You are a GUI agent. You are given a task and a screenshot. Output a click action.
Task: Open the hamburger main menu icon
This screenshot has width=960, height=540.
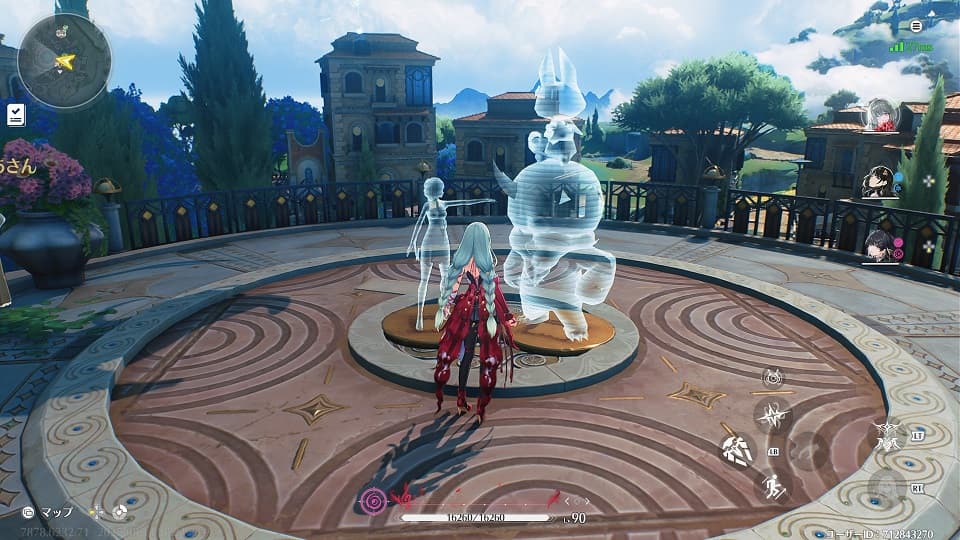[916, 26]
